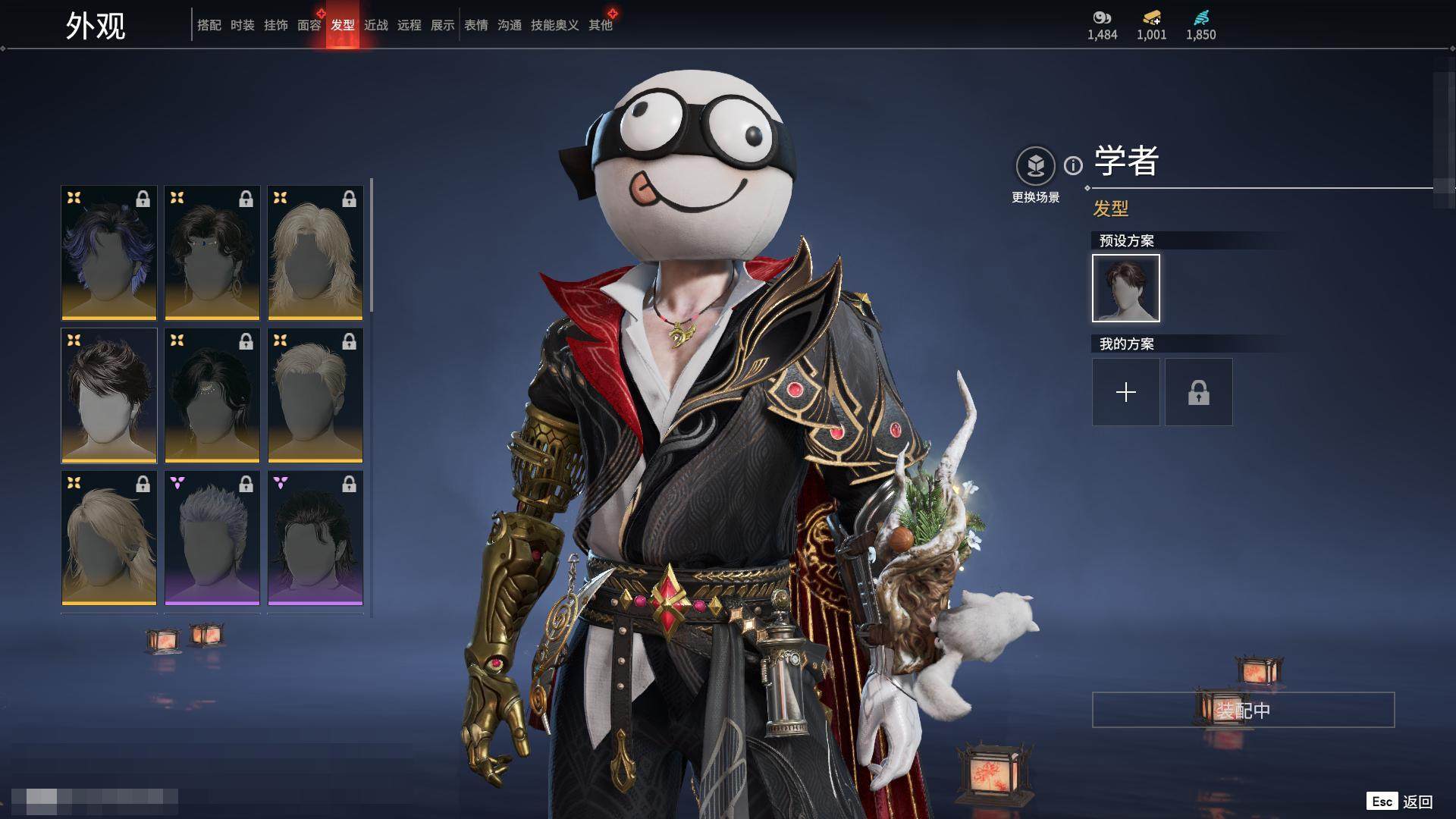
Task: Select the long wavy blonde hairstyle
Action: [315, 253]
